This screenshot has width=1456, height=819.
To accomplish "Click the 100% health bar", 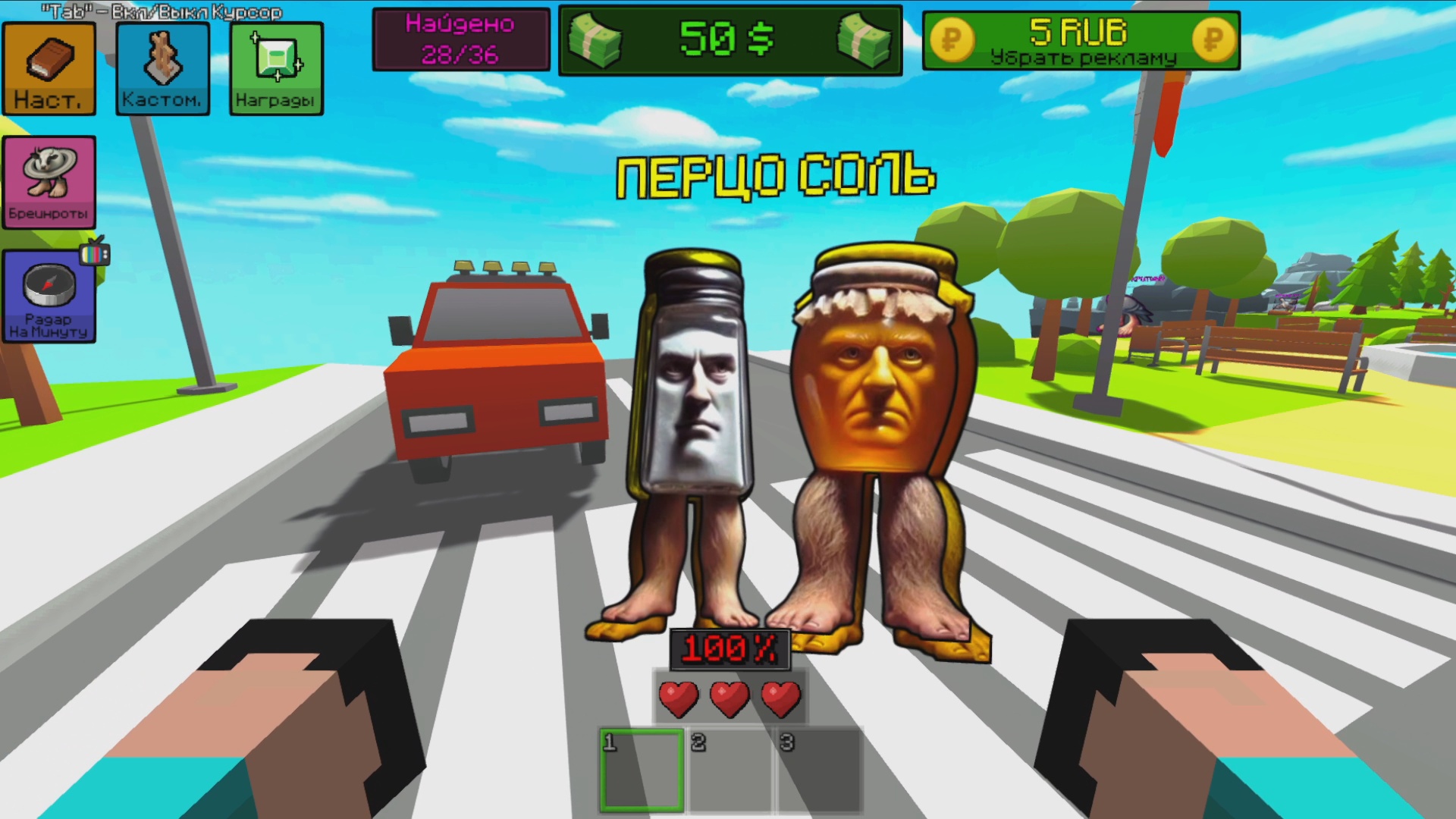I will [x=730, y=648].
